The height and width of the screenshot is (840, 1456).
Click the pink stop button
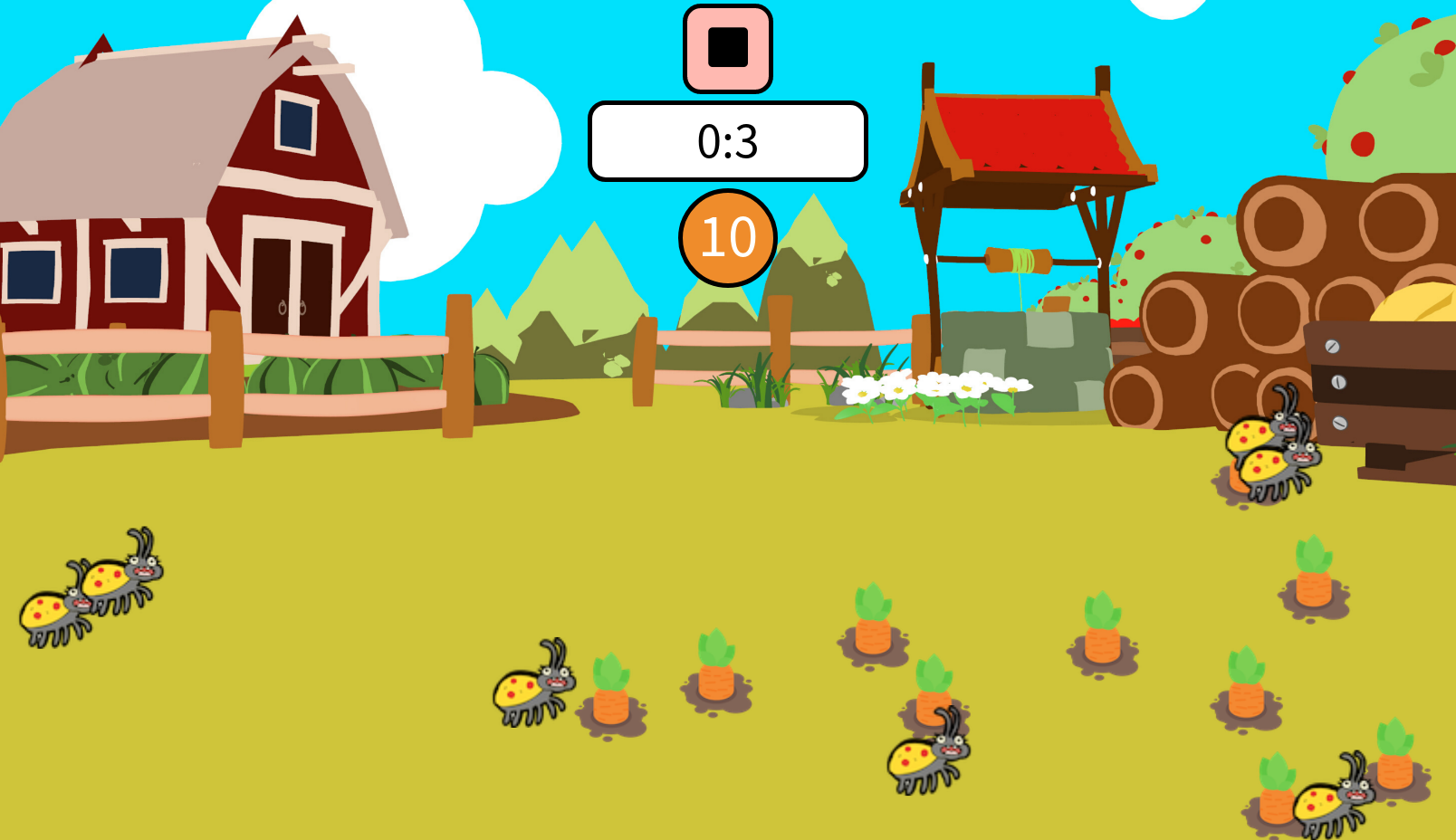pos(728,49)
